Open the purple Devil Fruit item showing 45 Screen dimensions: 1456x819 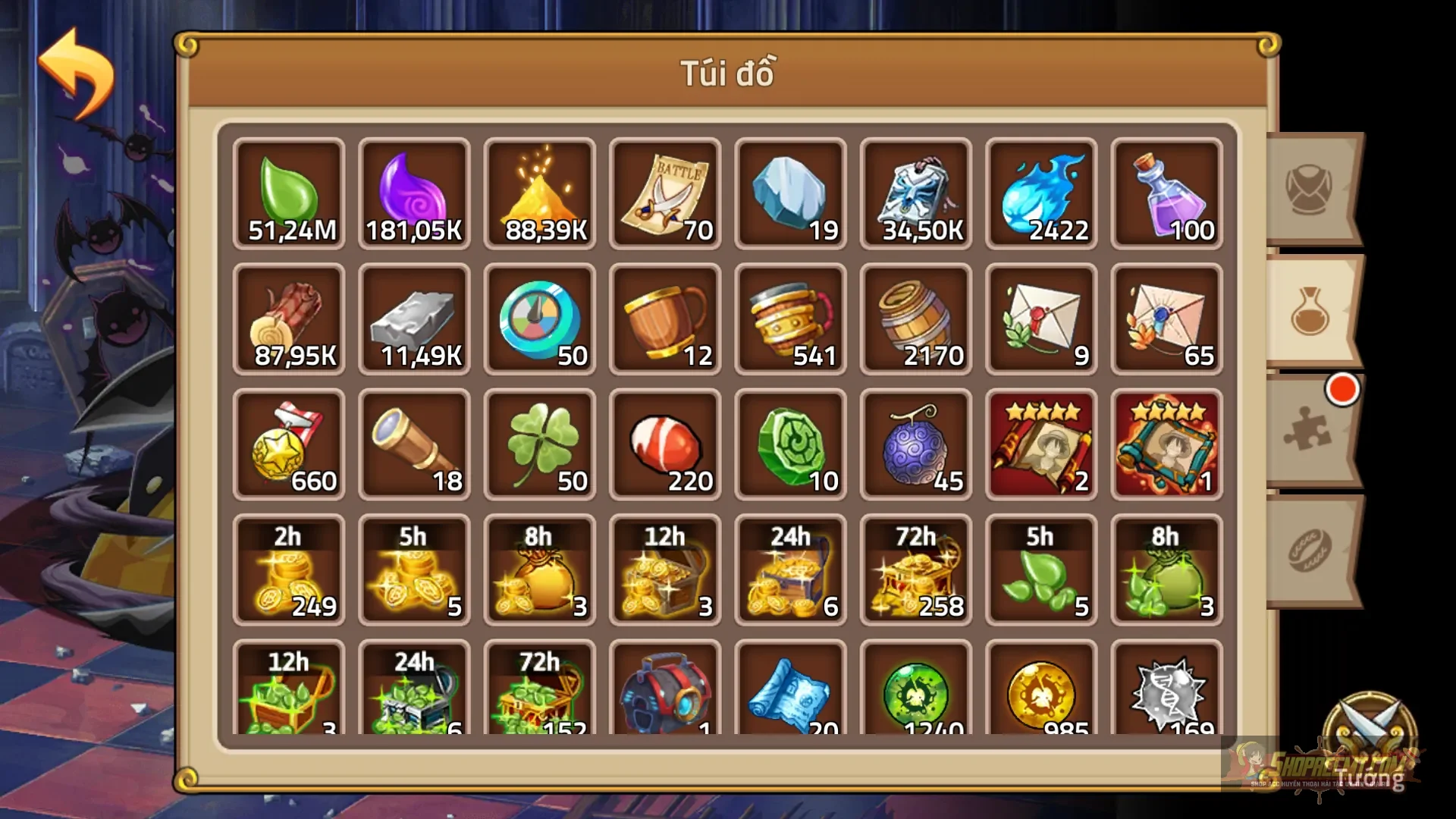[916, 444]
